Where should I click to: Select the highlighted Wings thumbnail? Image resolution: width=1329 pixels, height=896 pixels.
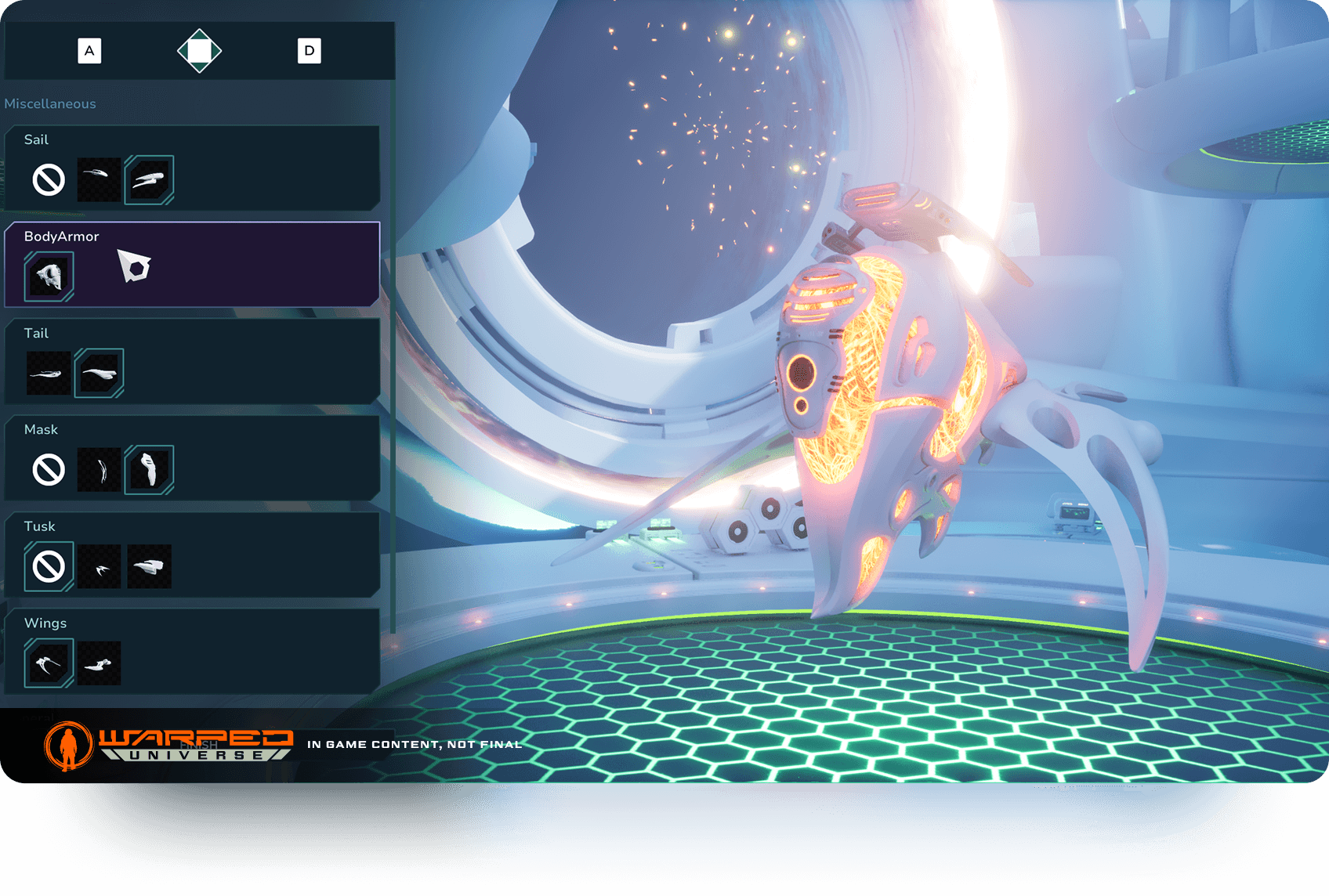pyautogui.click(x=49, y=663)
